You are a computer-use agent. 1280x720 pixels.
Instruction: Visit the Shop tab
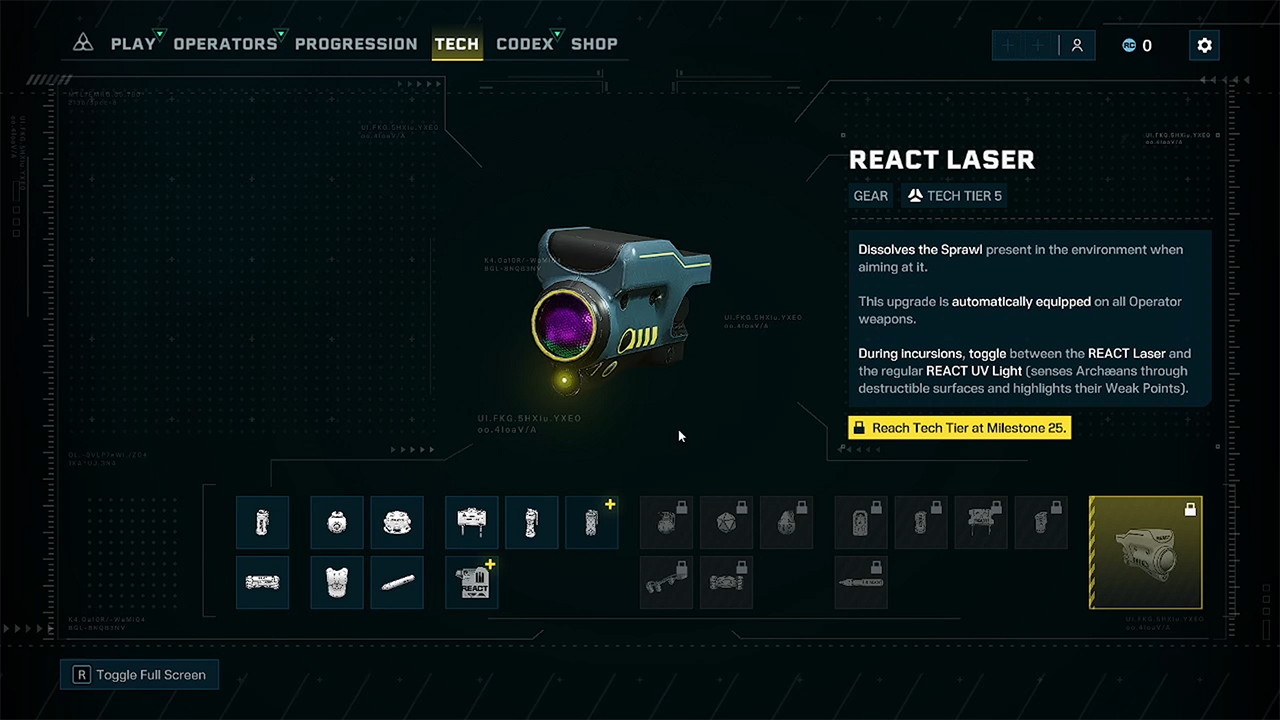(594, 44)
